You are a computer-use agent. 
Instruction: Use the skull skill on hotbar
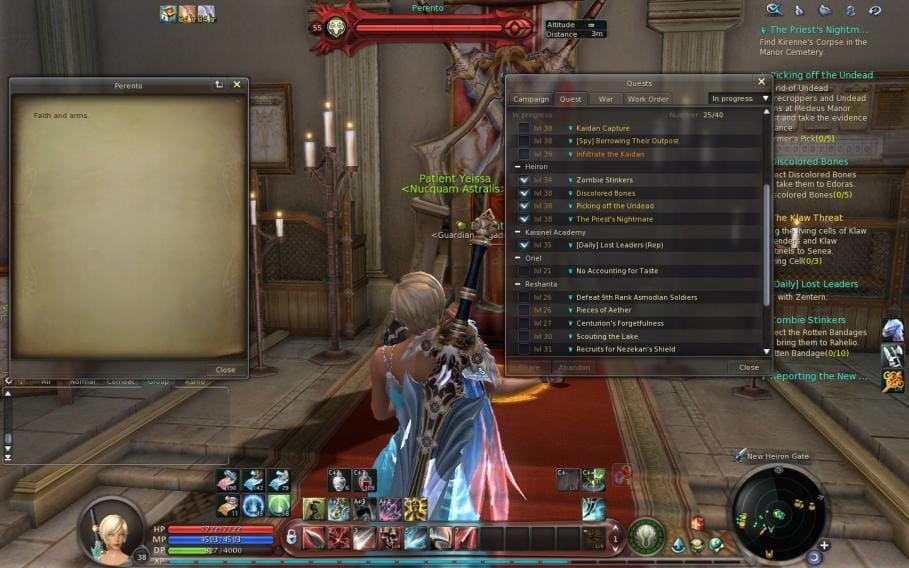tap(388, 539)
